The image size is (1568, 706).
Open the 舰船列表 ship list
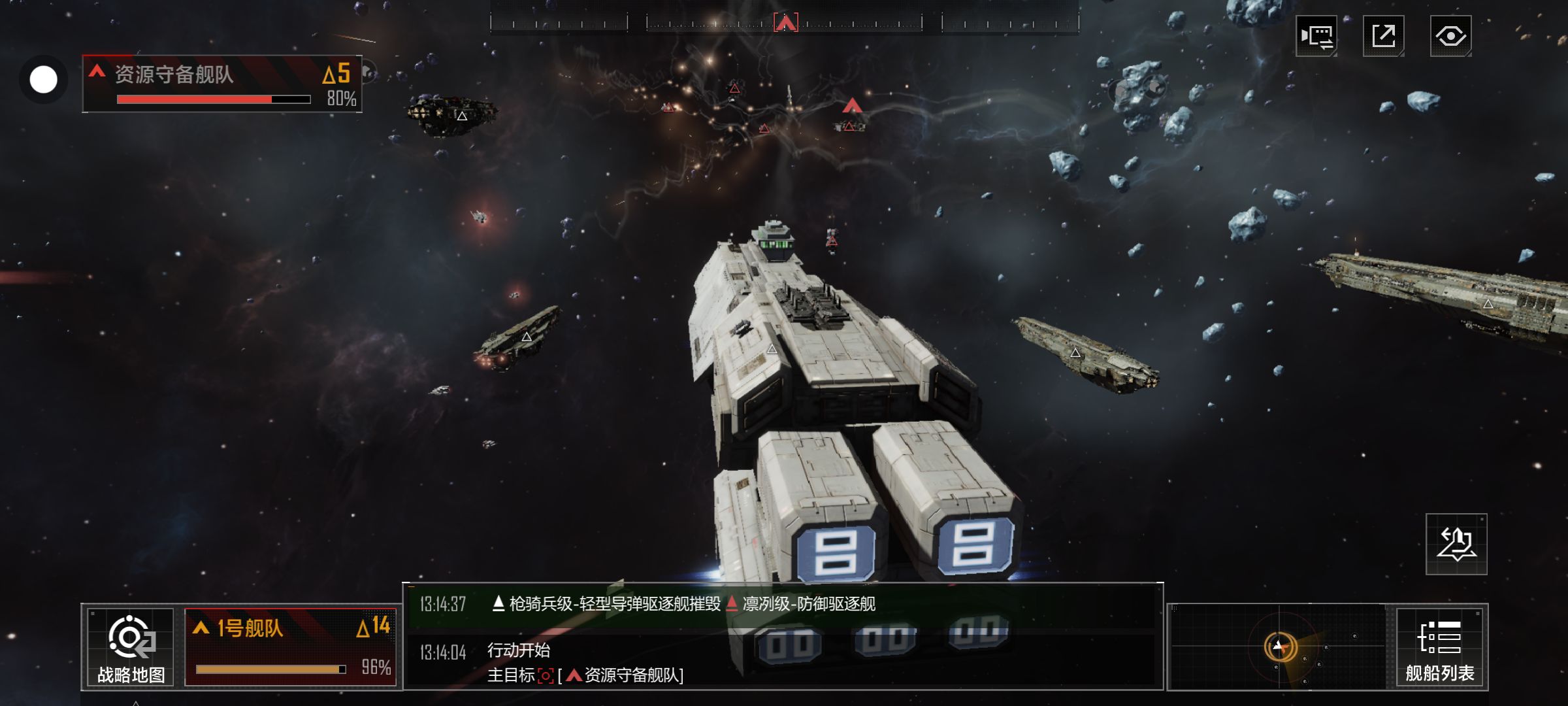(x=1440, y=647)
